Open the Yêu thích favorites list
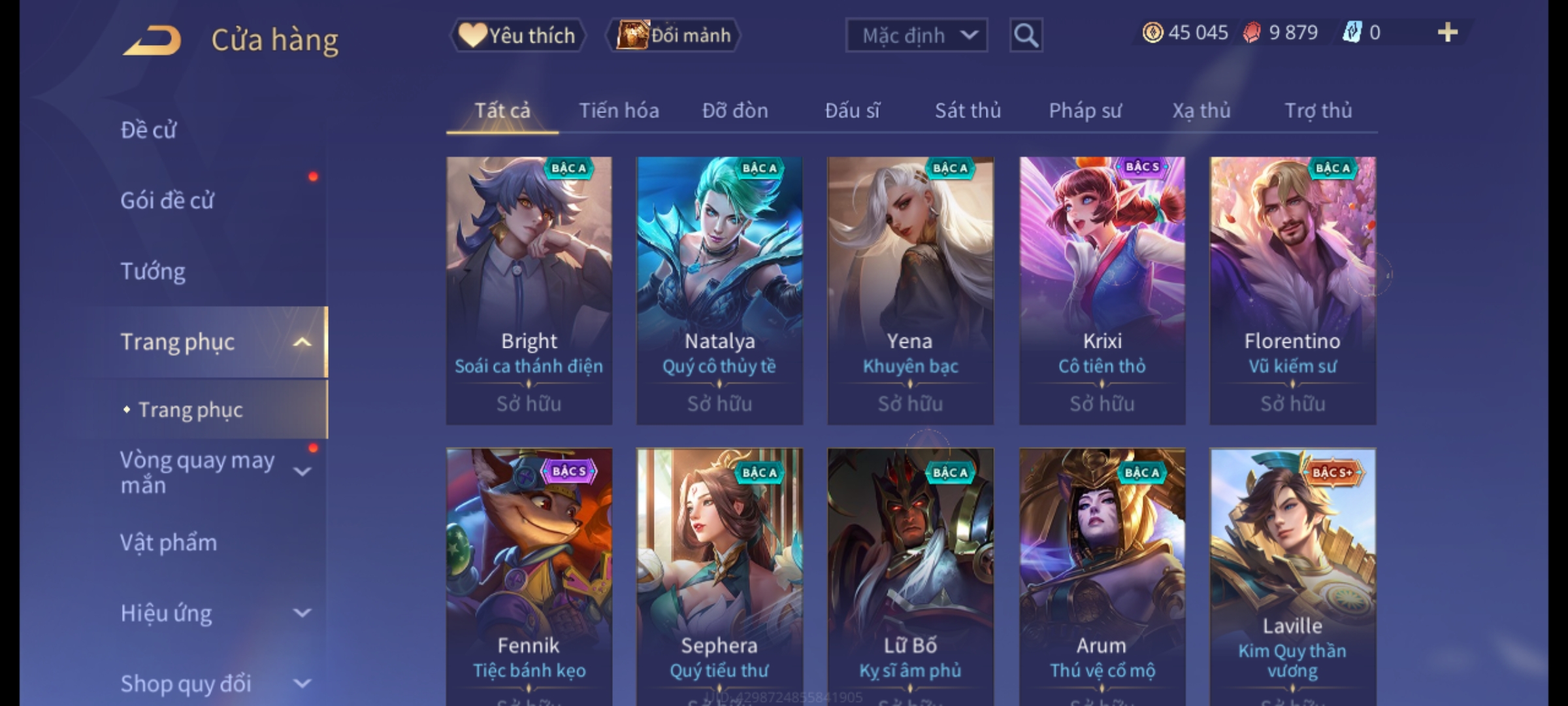 [x=517, y=35]
